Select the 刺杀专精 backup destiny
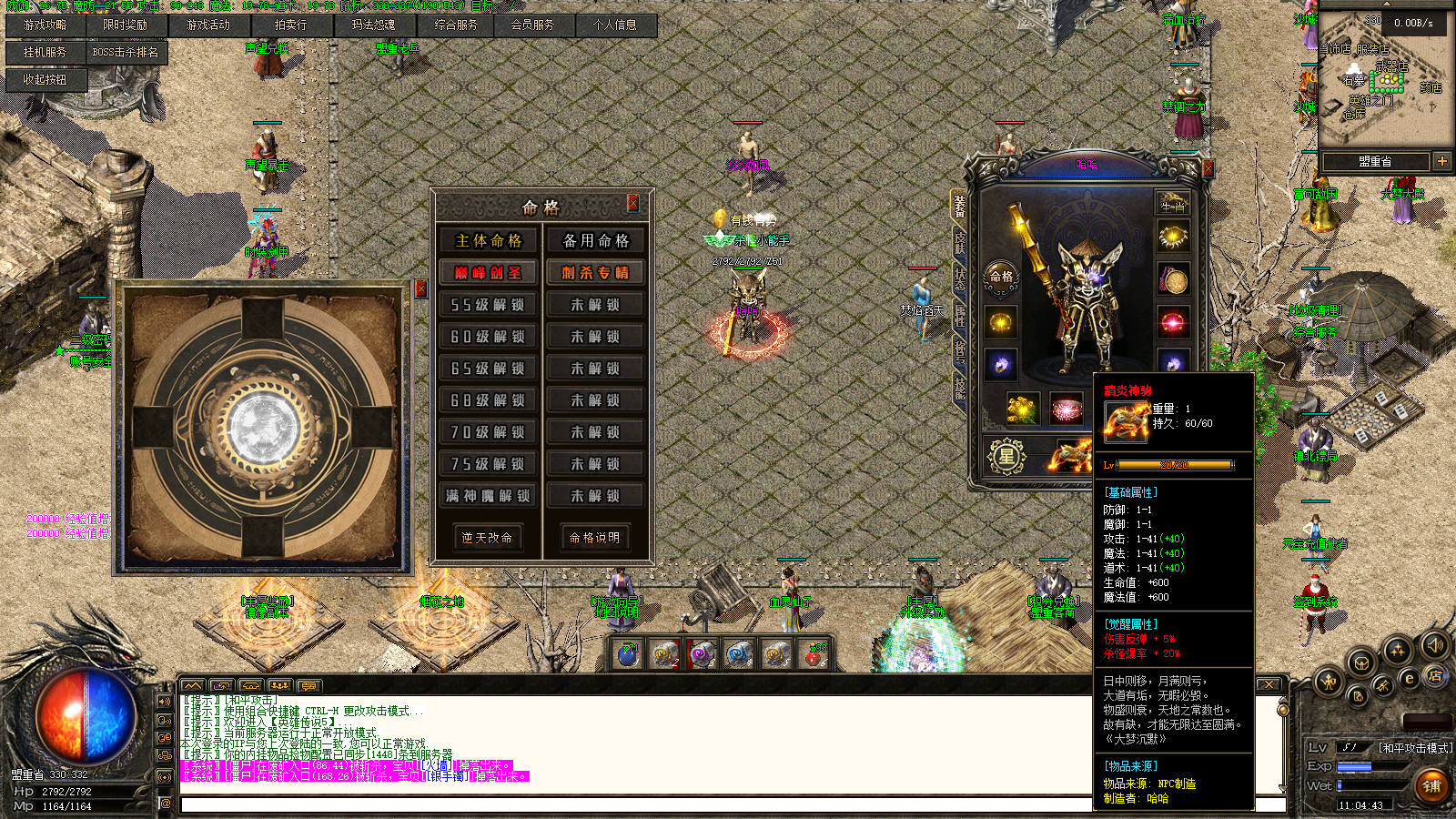The height and width of the screenshot is (819, 1456). coord(595,273)
